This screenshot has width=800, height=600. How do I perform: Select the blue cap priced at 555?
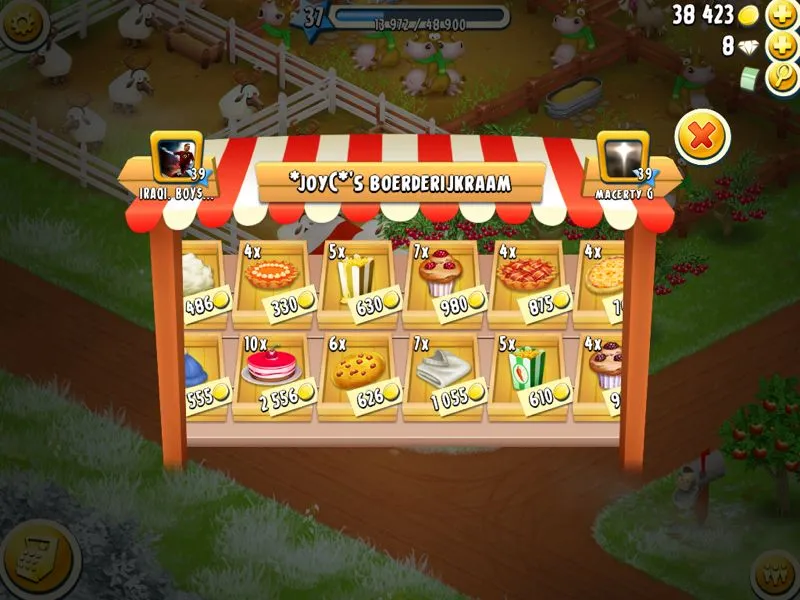pyautogui.click(x=204, y=374)
